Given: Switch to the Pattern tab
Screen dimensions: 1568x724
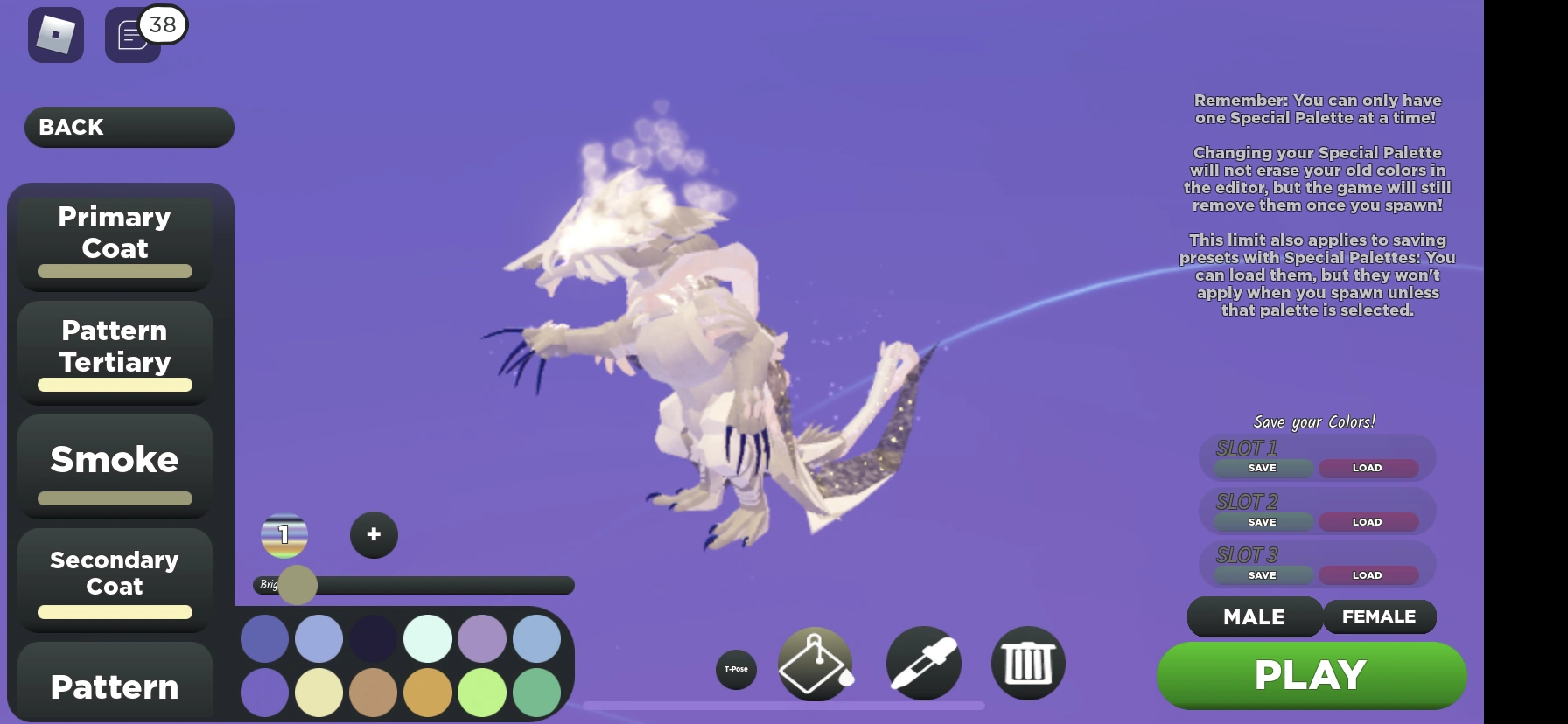Looking at the screenshot, I should [x=114, y=688].
